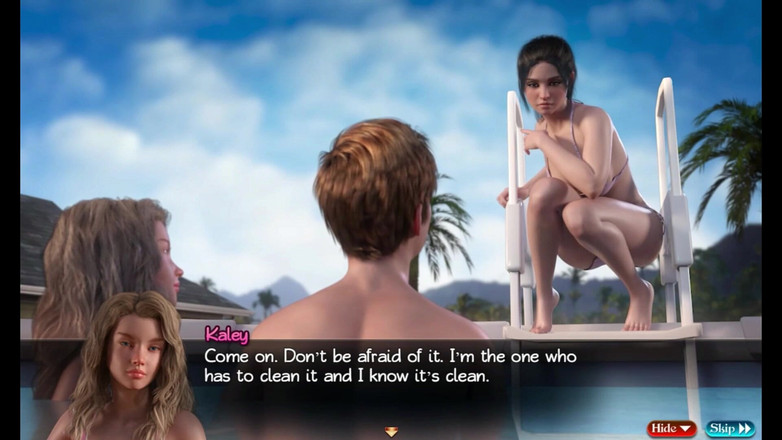
Task: Hide the dialogue box
Action: (671, 429)
